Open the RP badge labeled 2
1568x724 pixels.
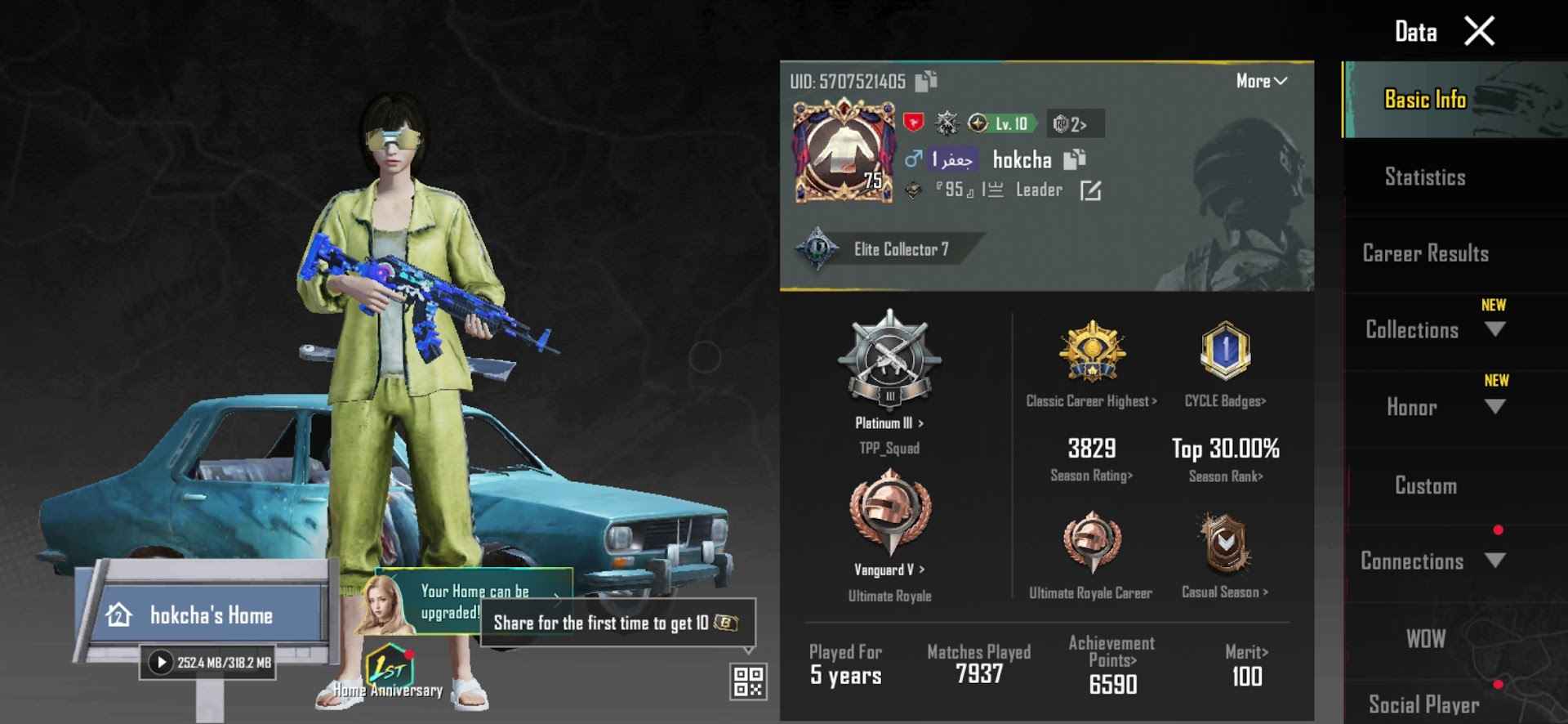click(1074, 124)
